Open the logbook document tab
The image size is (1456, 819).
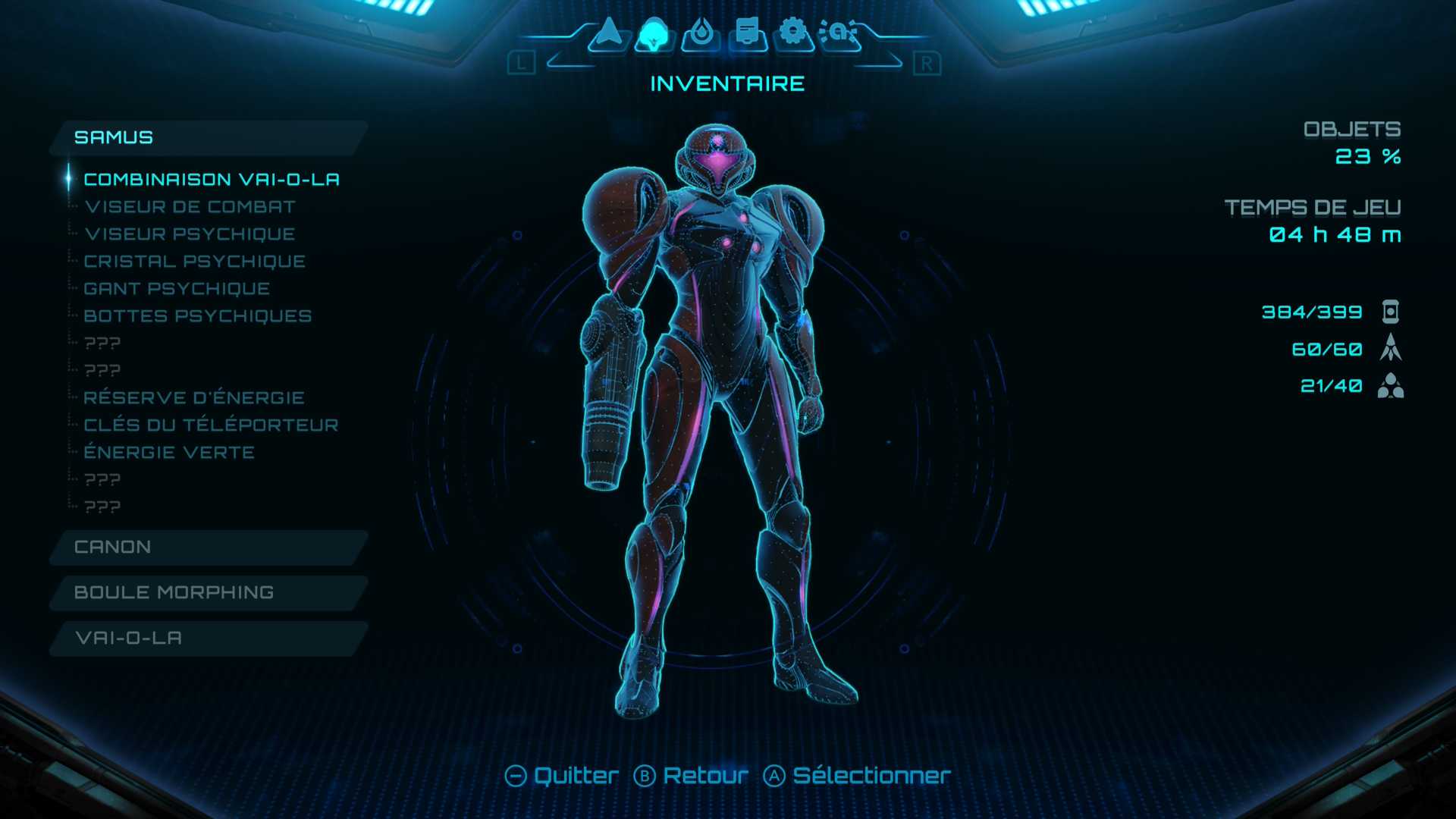point(747,33)
